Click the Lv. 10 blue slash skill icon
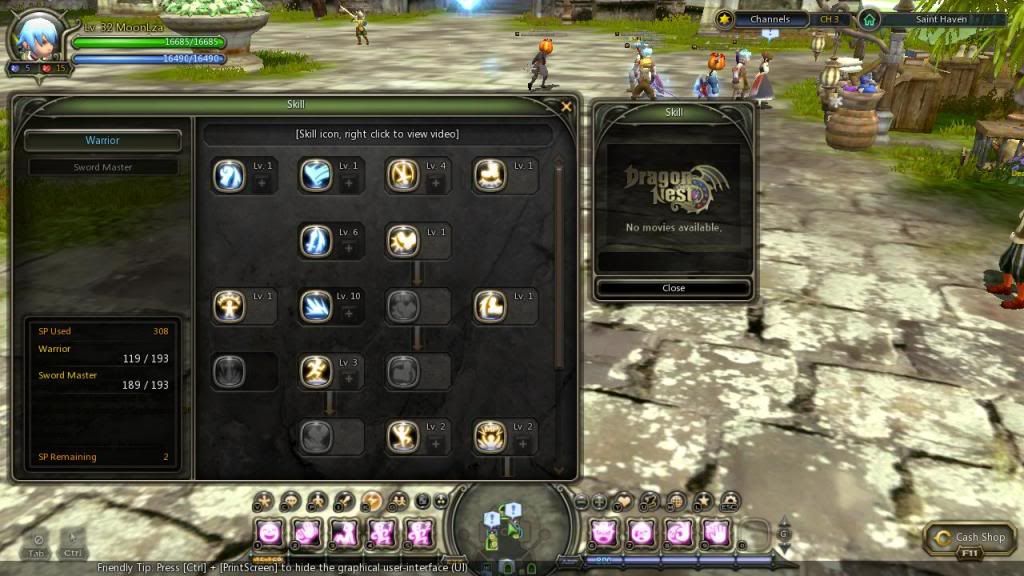The image size is (1024, 576). click(x=316, y=306)
